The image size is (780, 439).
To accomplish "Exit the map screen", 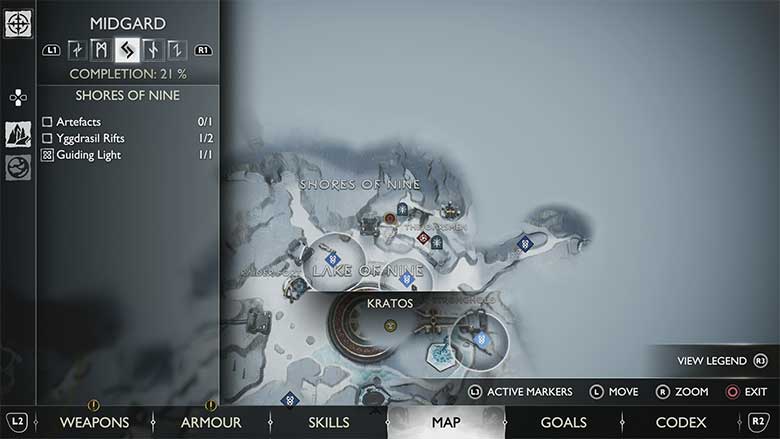I will (745, 391).
